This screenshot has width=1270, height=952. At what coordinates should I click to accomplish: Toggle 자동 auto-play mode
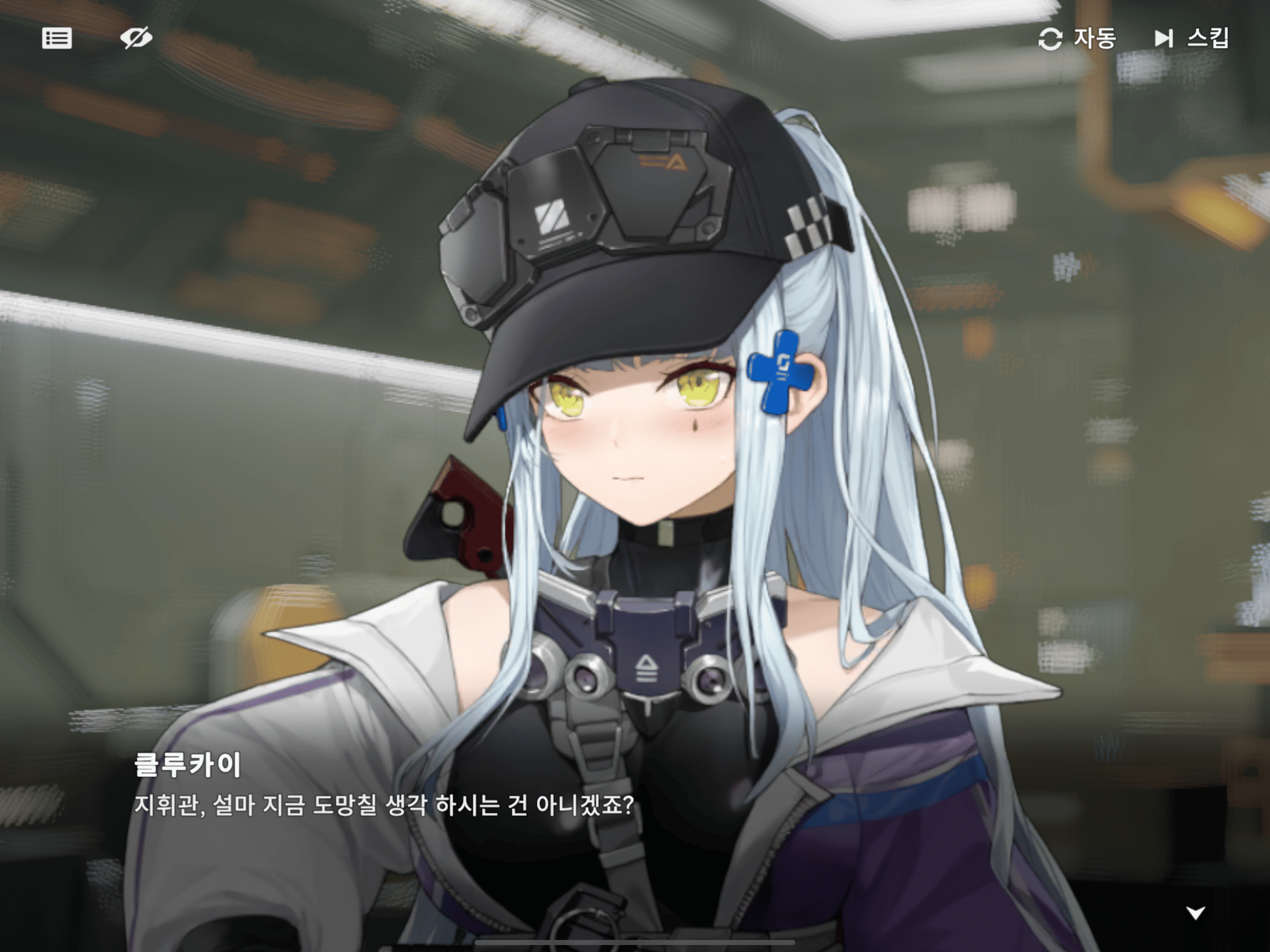[x=1077, y=39]
